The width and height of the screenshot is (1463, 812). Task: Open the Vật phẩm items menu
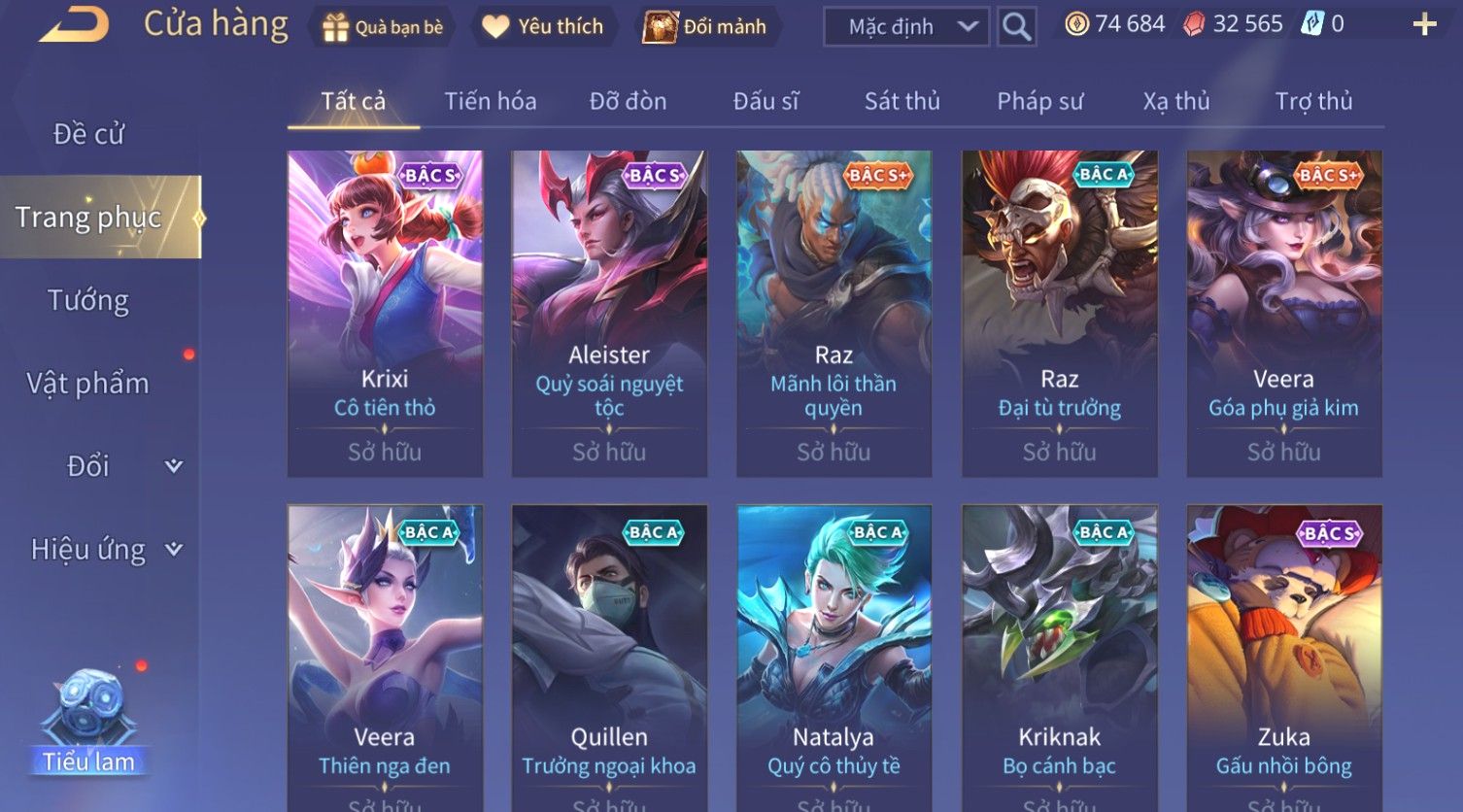coord(88,384)
